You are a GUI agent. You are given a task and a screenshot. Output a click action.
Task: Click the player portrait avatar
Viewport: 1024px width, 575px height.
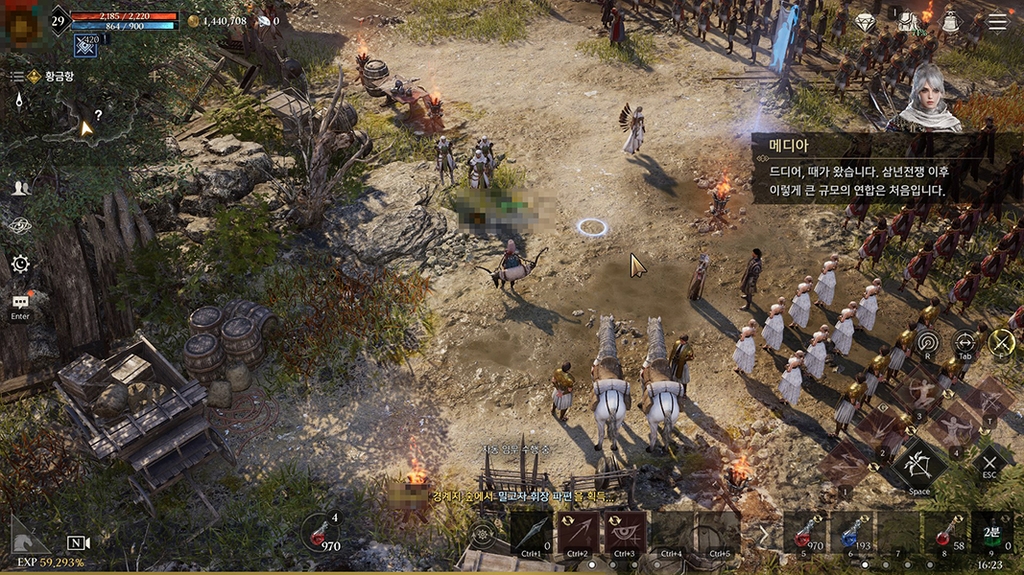click(x=22, y=24)
